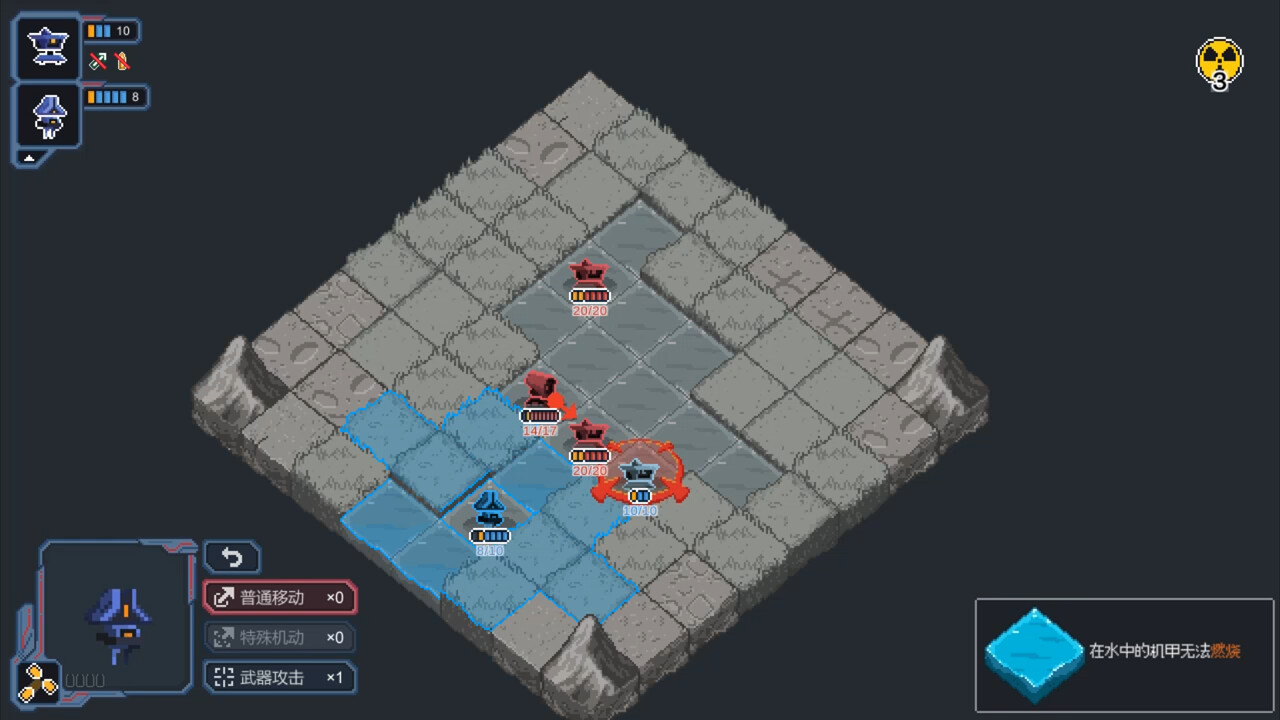1280x720 pixels.
Task: Click the enemy's 14/17 health bar
Action: (x=541, y=415)
